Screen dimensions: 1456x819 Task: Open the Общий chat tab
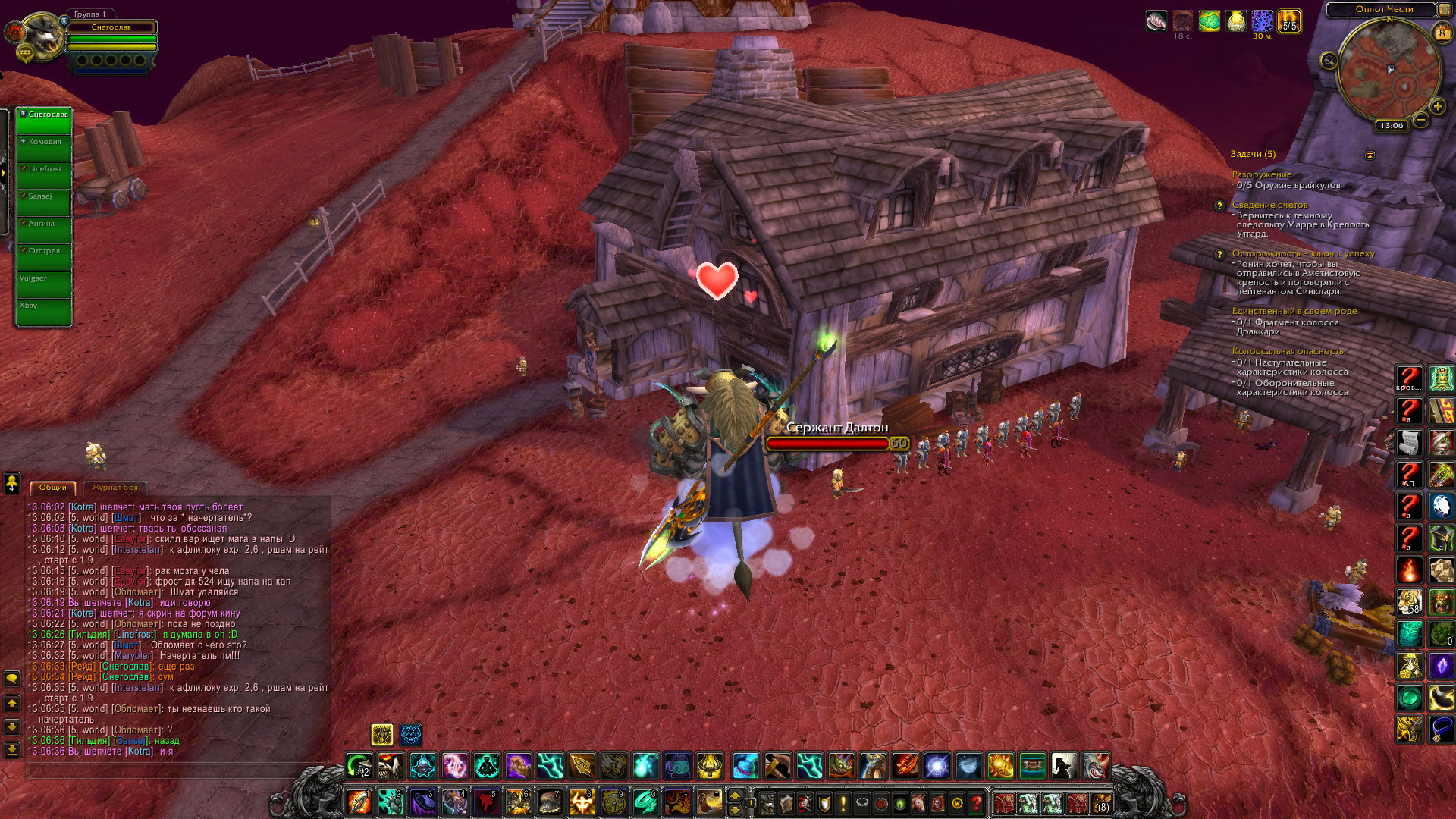53,488
